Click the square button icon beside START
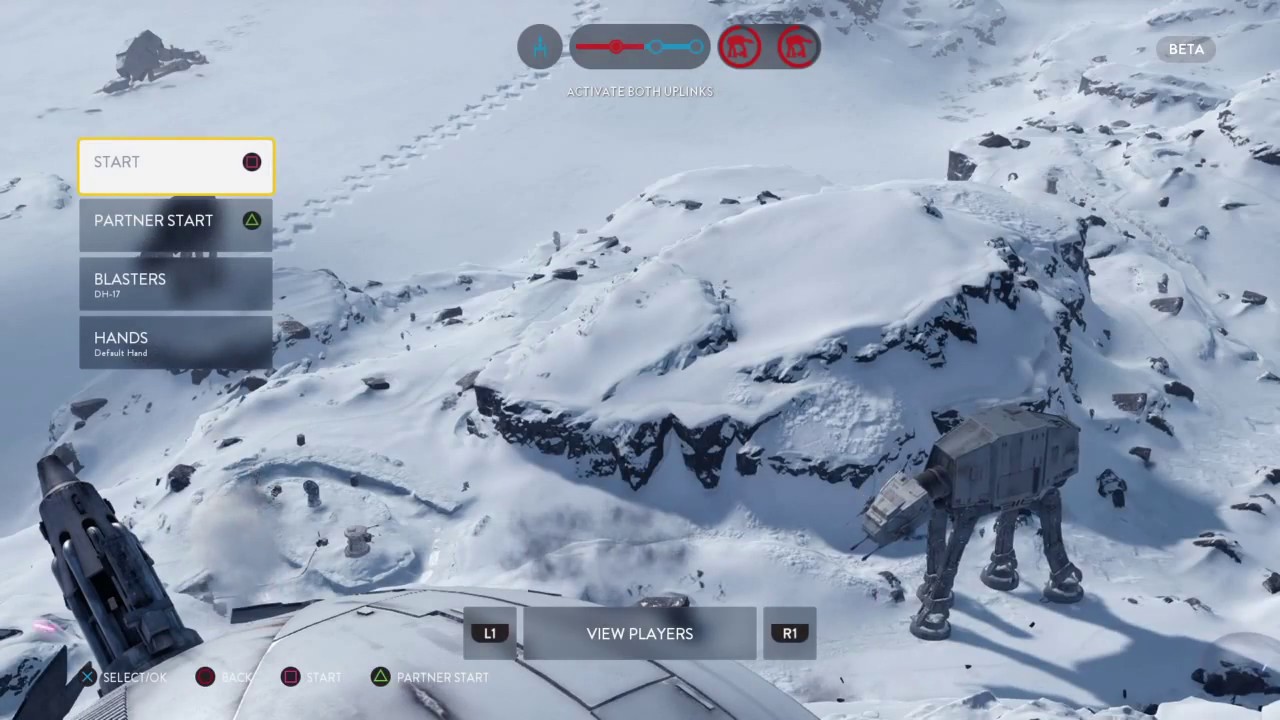The height and width of the screenshot is (720, 1280). pyautogui.click(x=251, y=162)
